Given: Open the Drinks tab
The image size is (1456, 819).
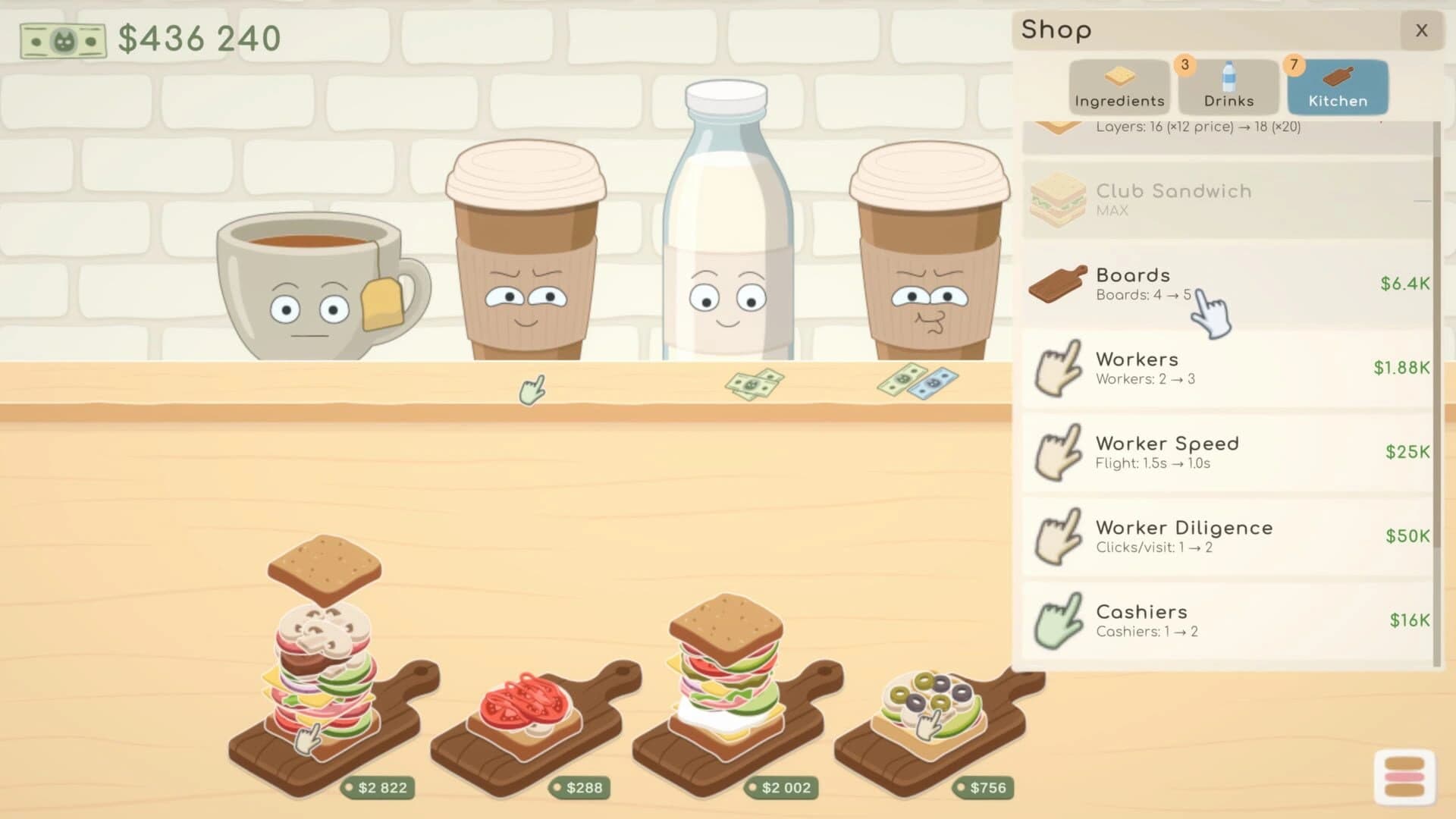Looking at the screenshot, I should (1227, 86).
